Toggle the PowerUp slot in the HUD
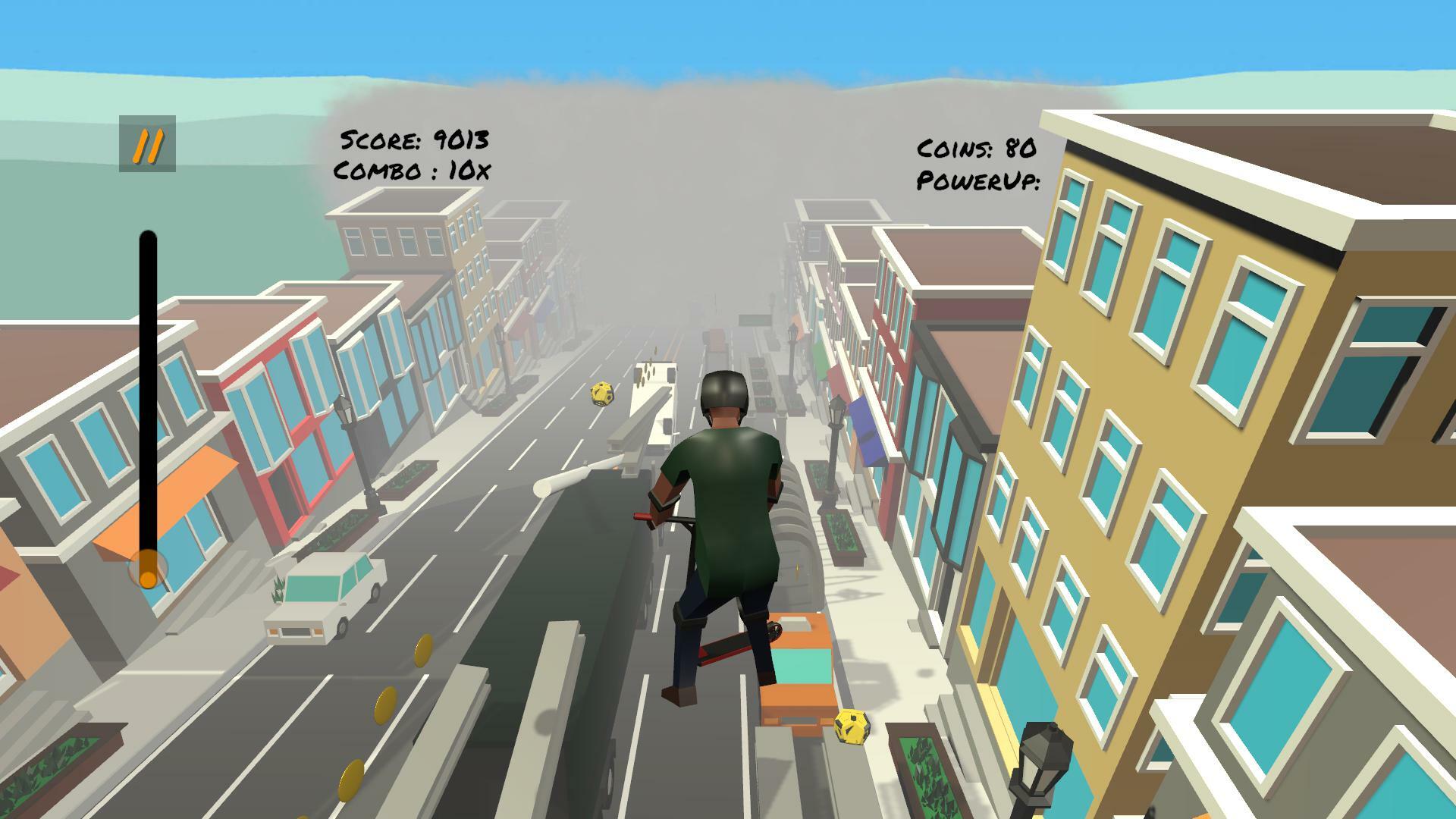This screenshot has width=1456, height=819. (x=978, y=182)
